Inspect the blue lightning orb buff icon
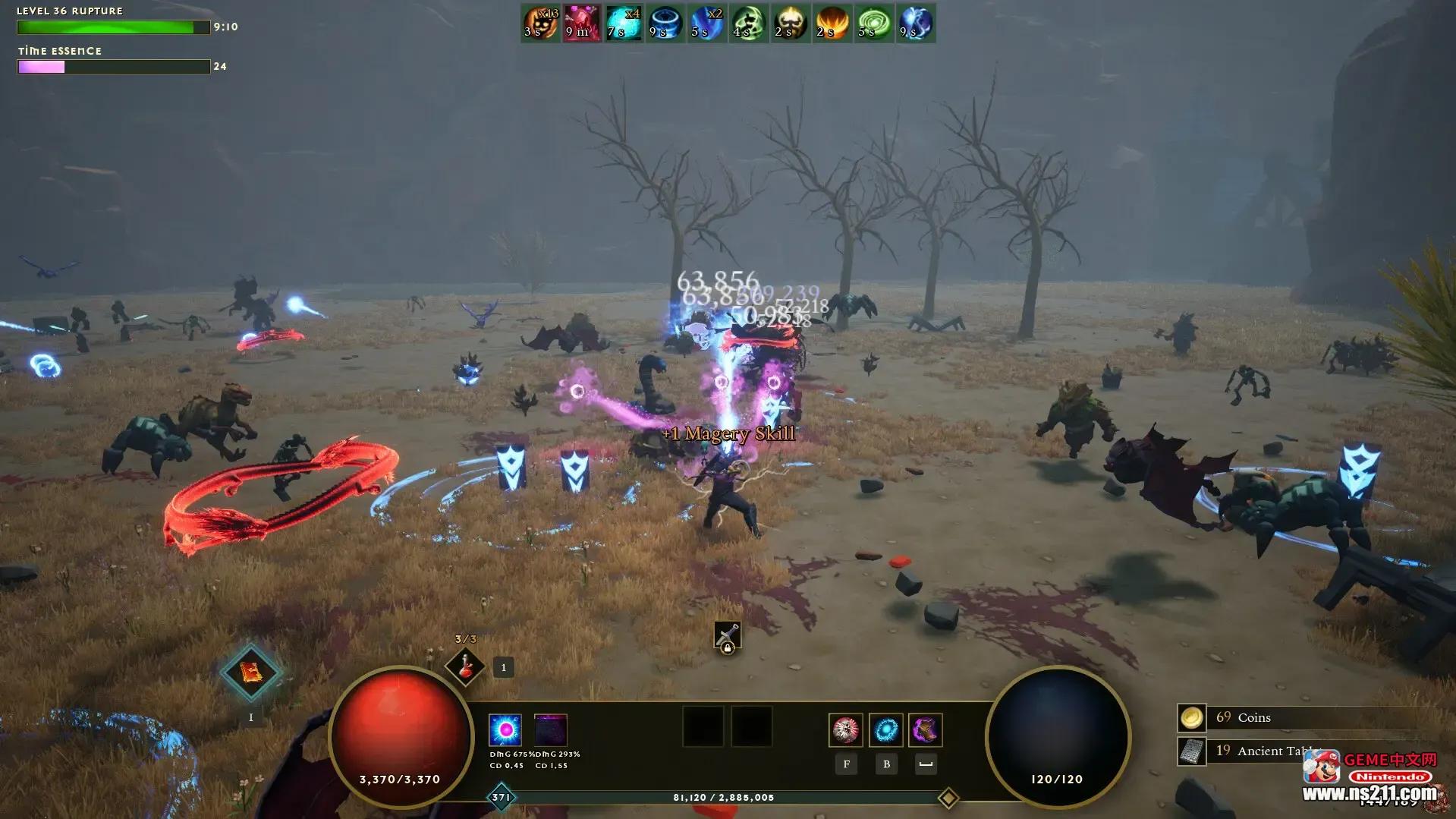1456x819 pixels. pyautogui.click(x=916, y=24)
